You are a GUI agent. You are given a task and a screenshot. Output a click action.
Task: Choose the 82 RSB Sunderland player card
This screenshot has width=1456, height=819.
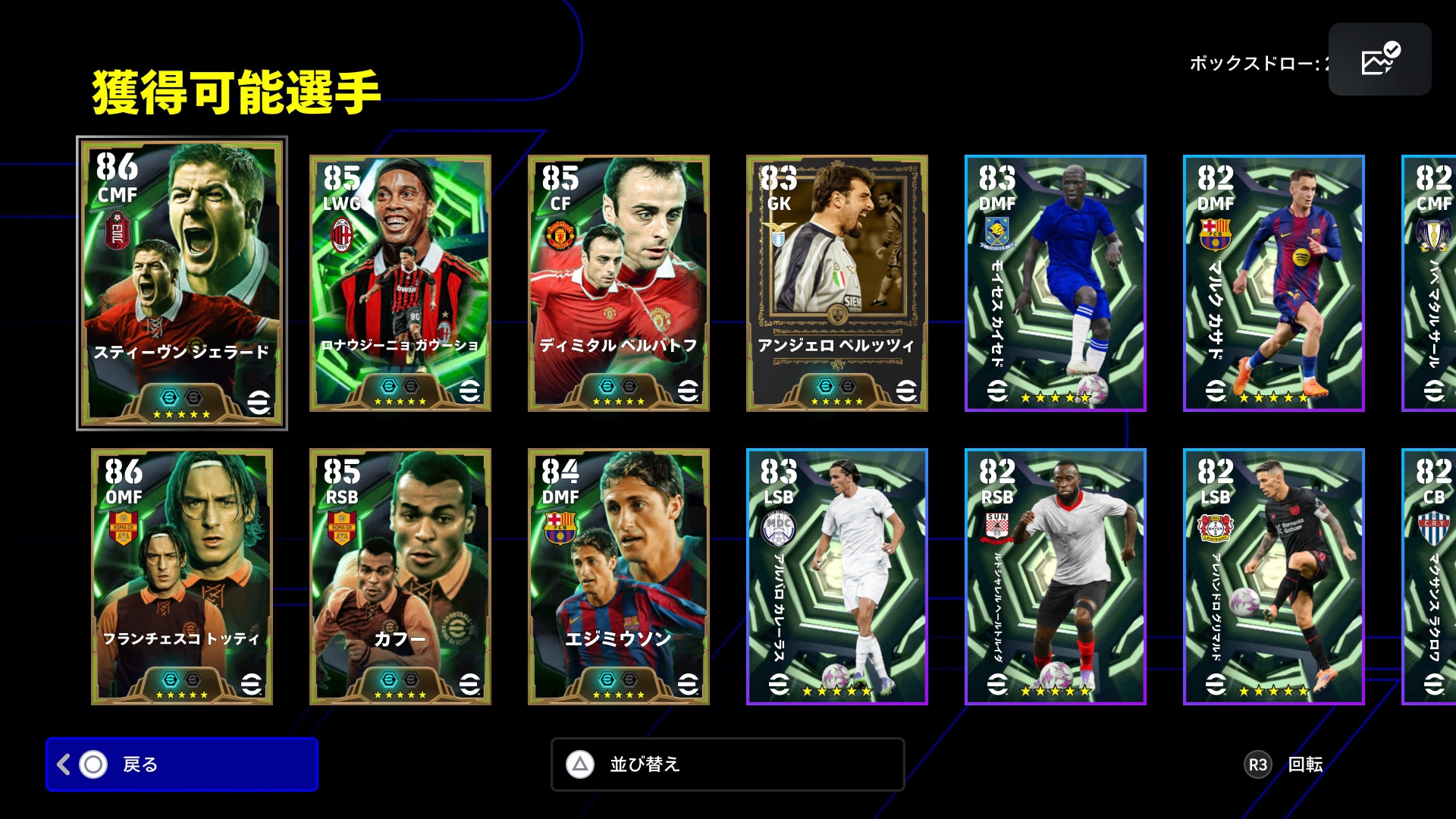(1055, 576)
